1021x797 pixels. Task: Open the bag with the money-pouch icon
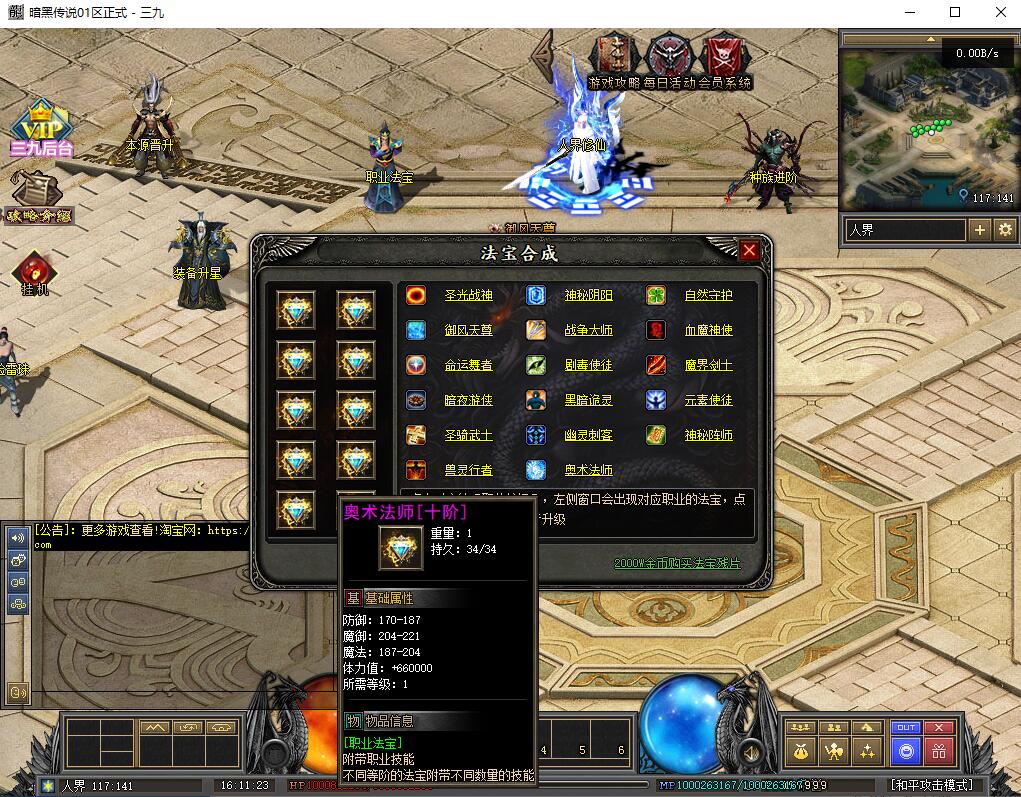[800, 750]
